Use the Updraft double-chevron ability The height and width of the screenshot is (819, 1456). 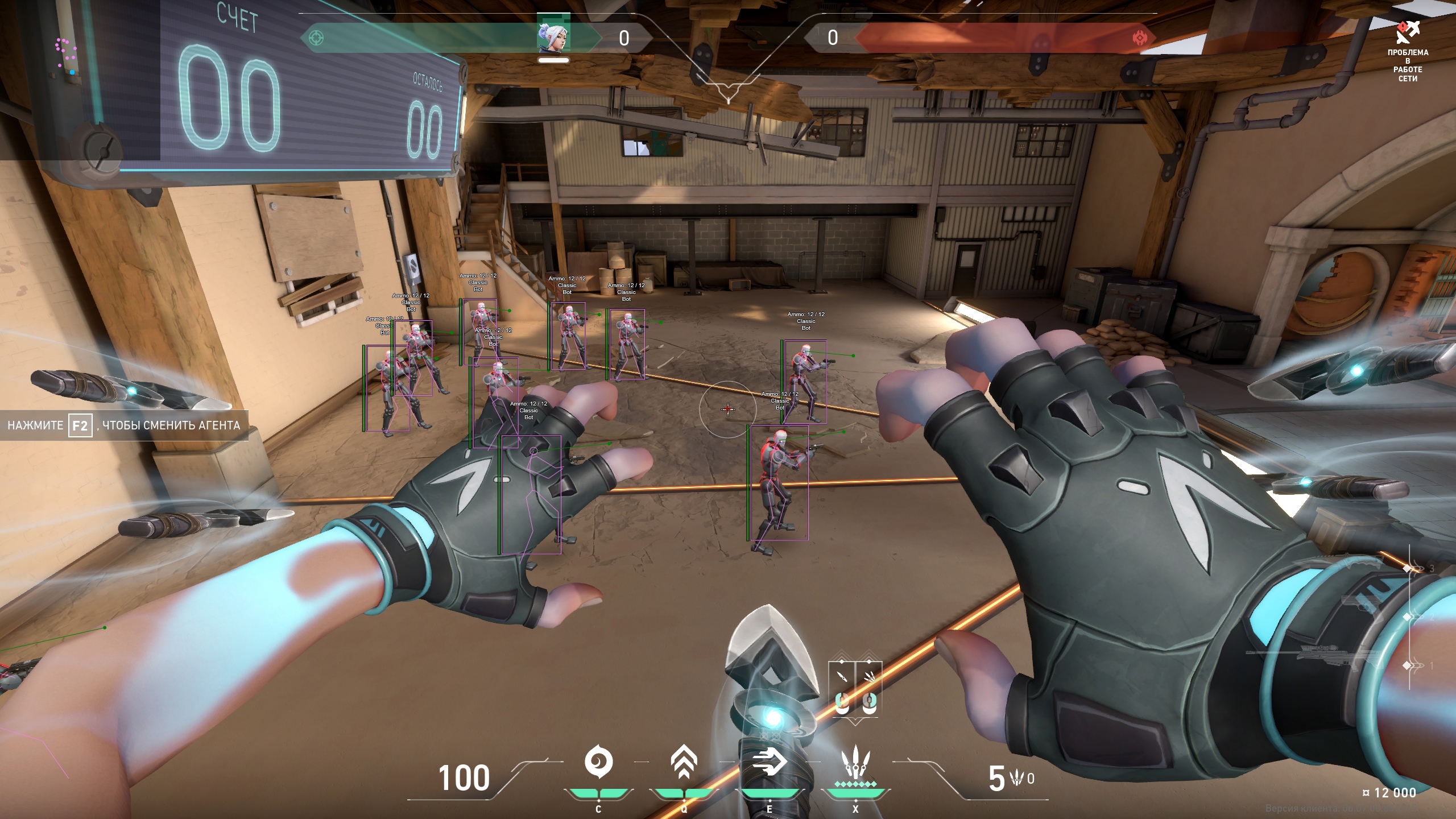click(684, 763)
